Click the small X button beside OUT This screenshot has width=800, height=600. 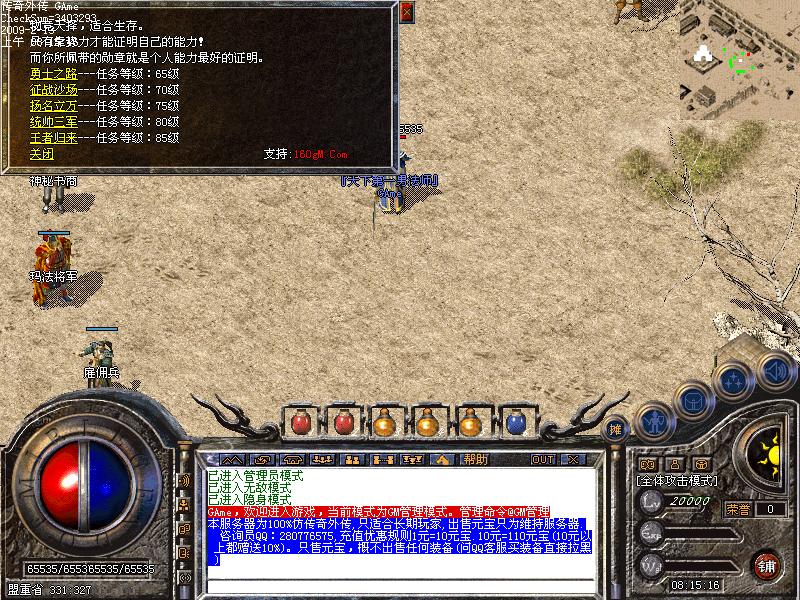click(571, 459)
